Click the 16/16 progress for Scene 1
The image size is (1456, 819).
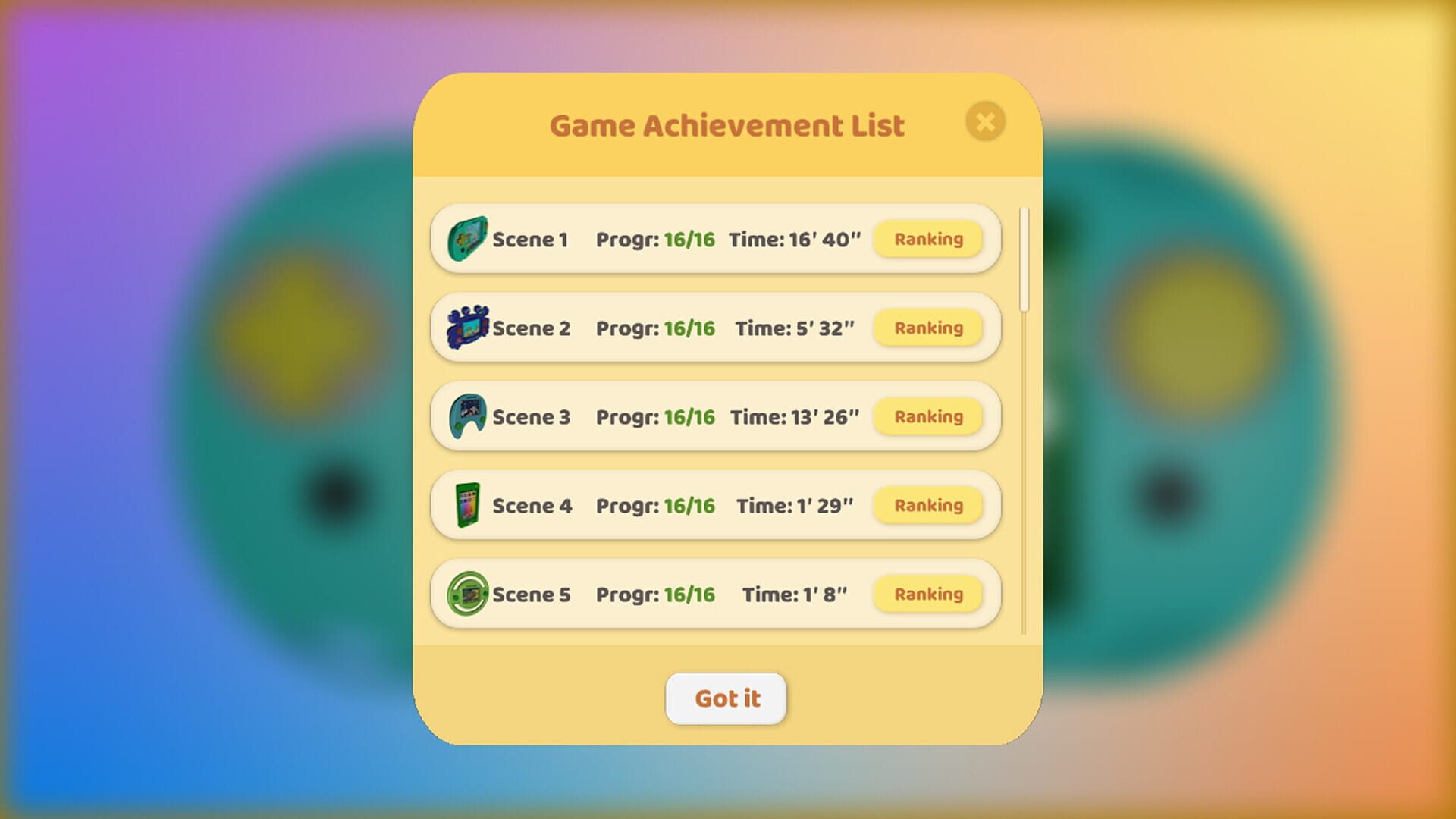point(689,239)
